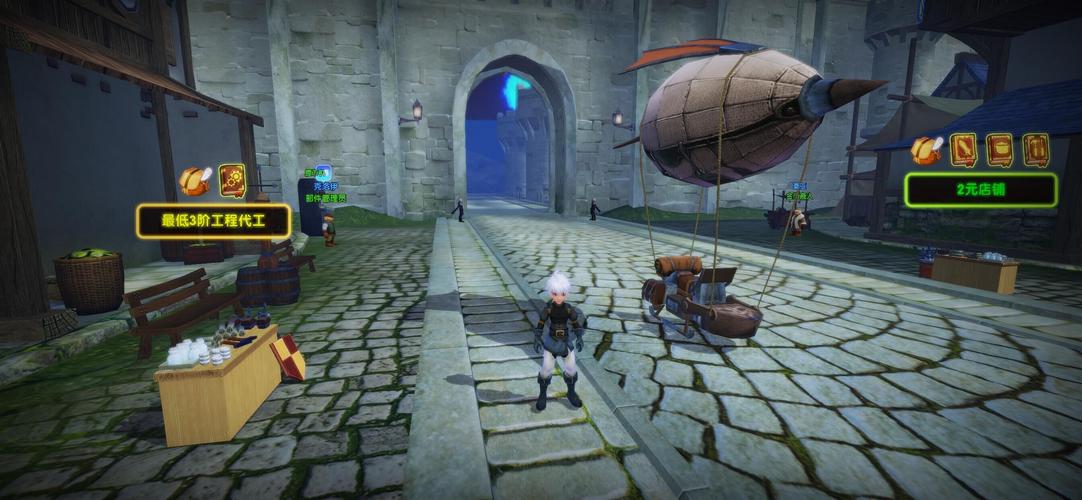The width and height of the screenshot is (1082, 500).
Task: Select the cooking pot book icon
Action: pyautogui.click(x=999, y=149)
